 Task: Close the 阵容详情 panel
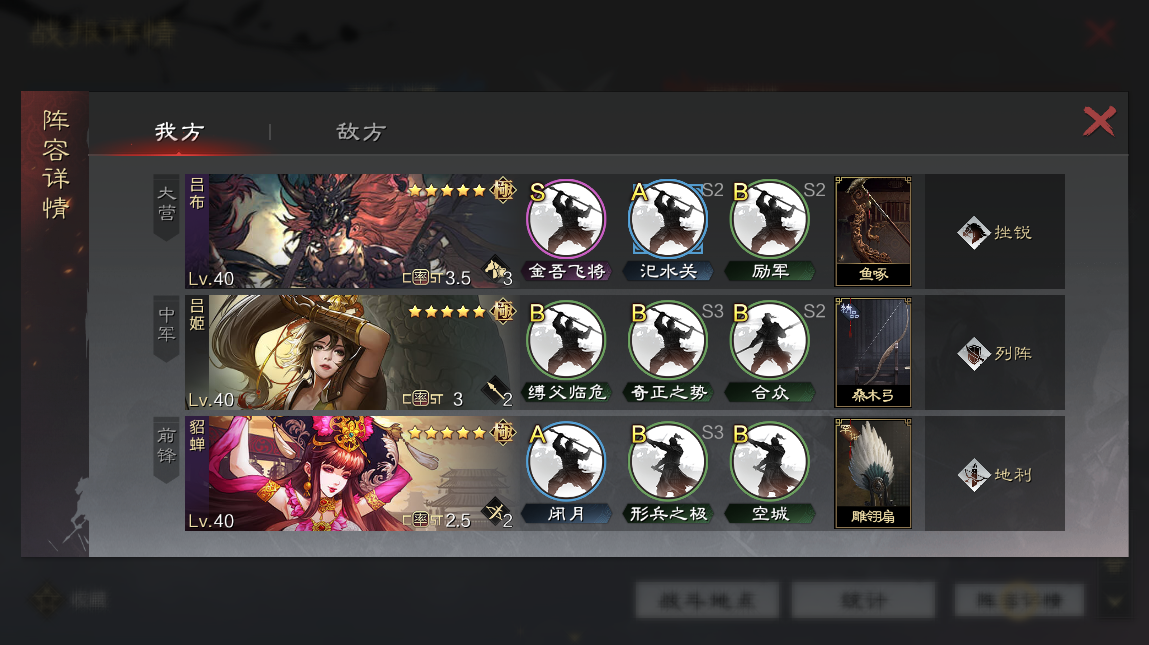pos(1099,122)
